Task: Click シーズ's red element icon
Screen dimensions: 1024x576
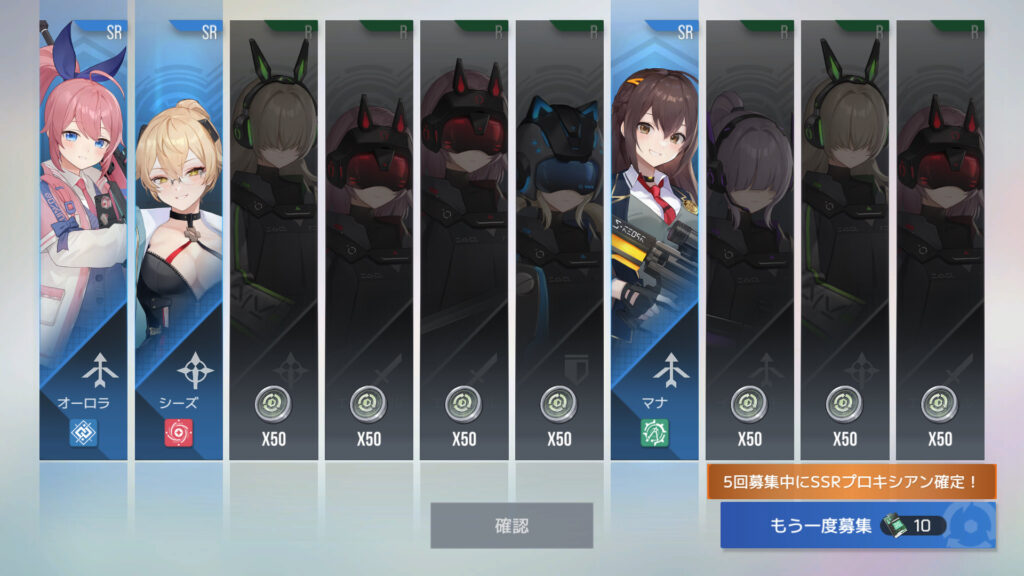Action: pos(179,432)
